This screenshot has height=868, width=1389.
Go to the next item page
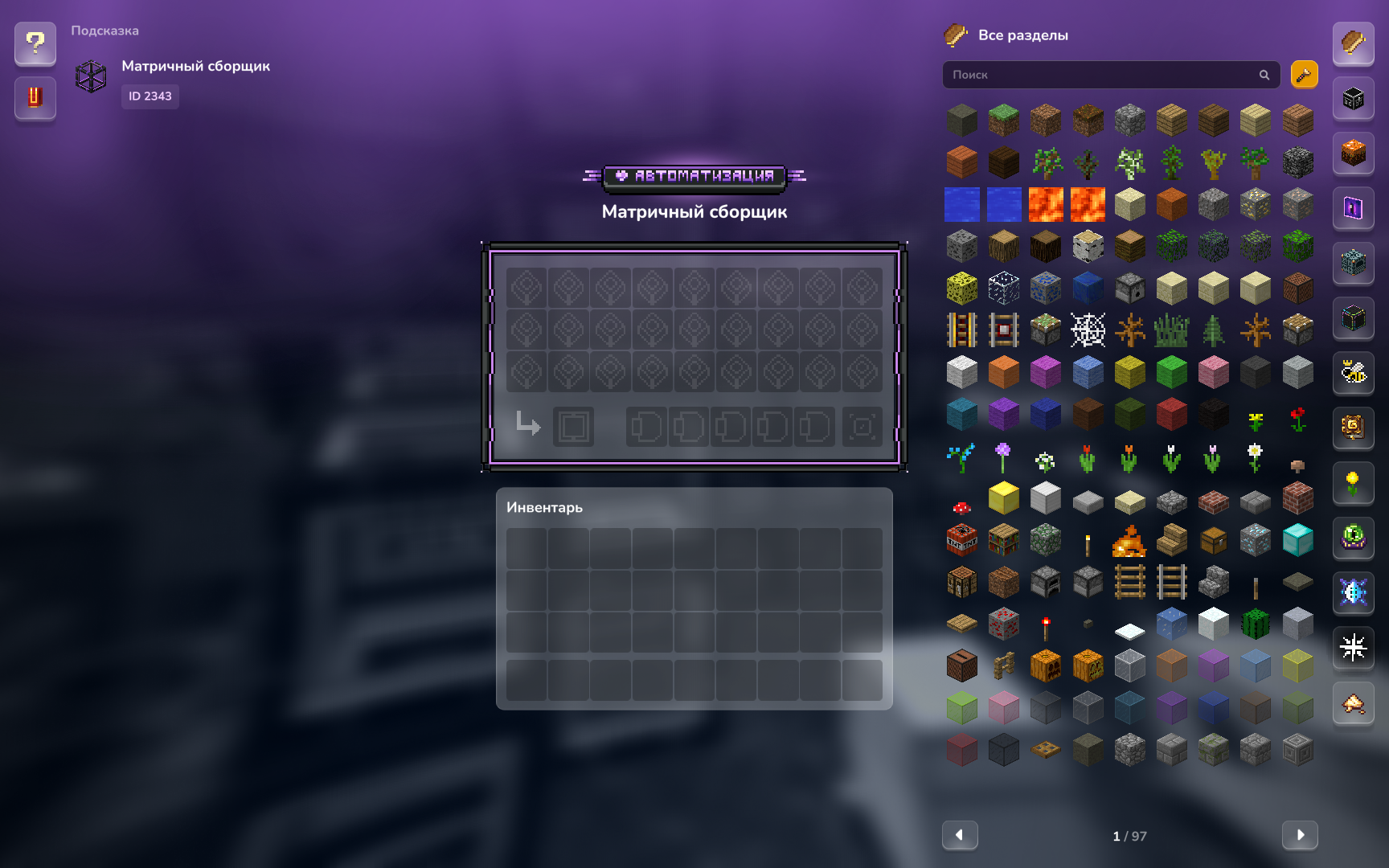click(1299, 835)
